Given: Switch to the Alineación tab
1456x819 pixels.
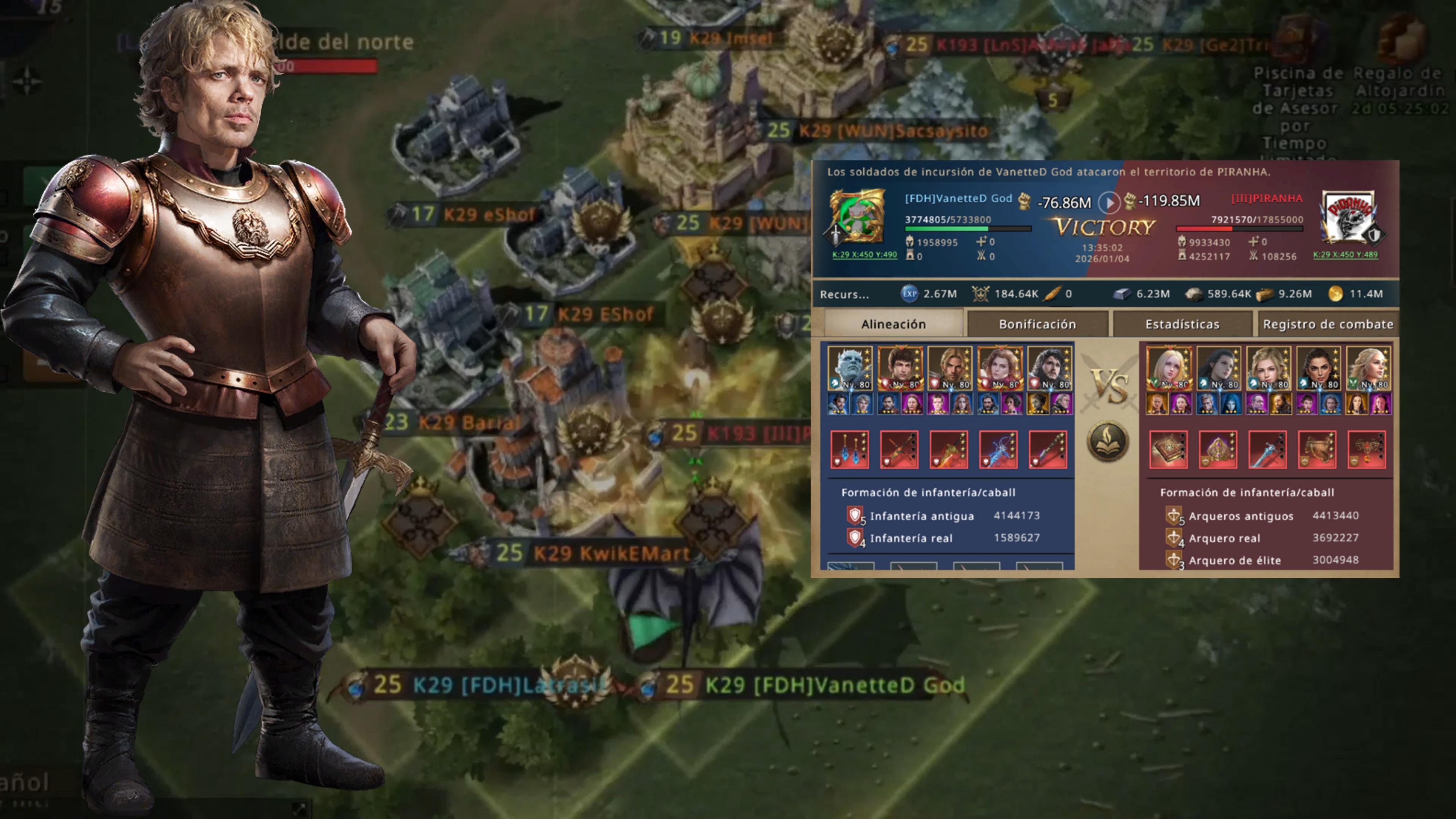Looking at the screenshot, I should point(893,324).
